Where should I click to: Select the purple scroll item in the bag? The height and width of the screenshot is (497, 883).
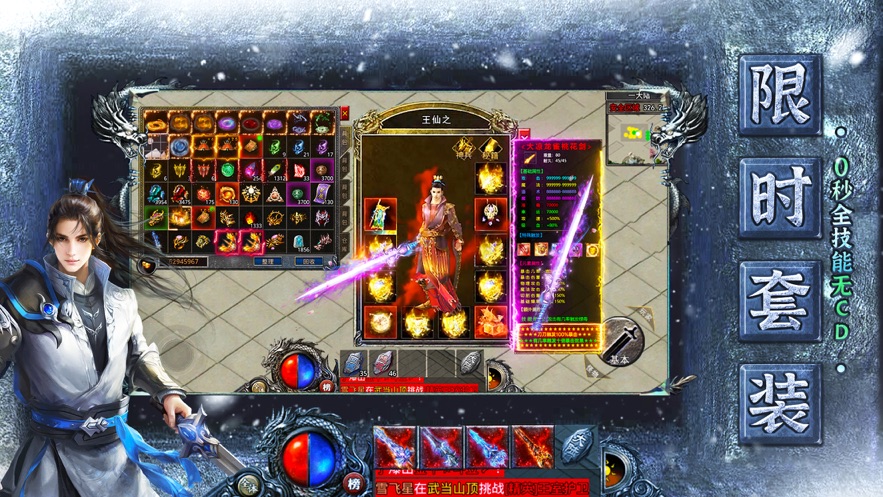pyautogui.click(x=322, y=194)
